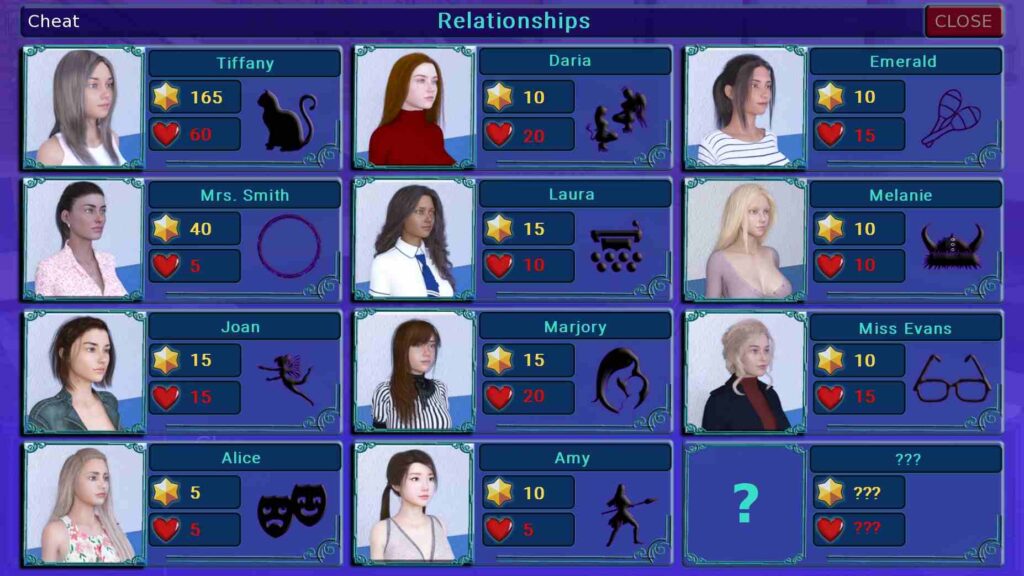Viewport: 1024px width, 576px height.
Task: Click Amy's portrait
Action: pos(414,503)
